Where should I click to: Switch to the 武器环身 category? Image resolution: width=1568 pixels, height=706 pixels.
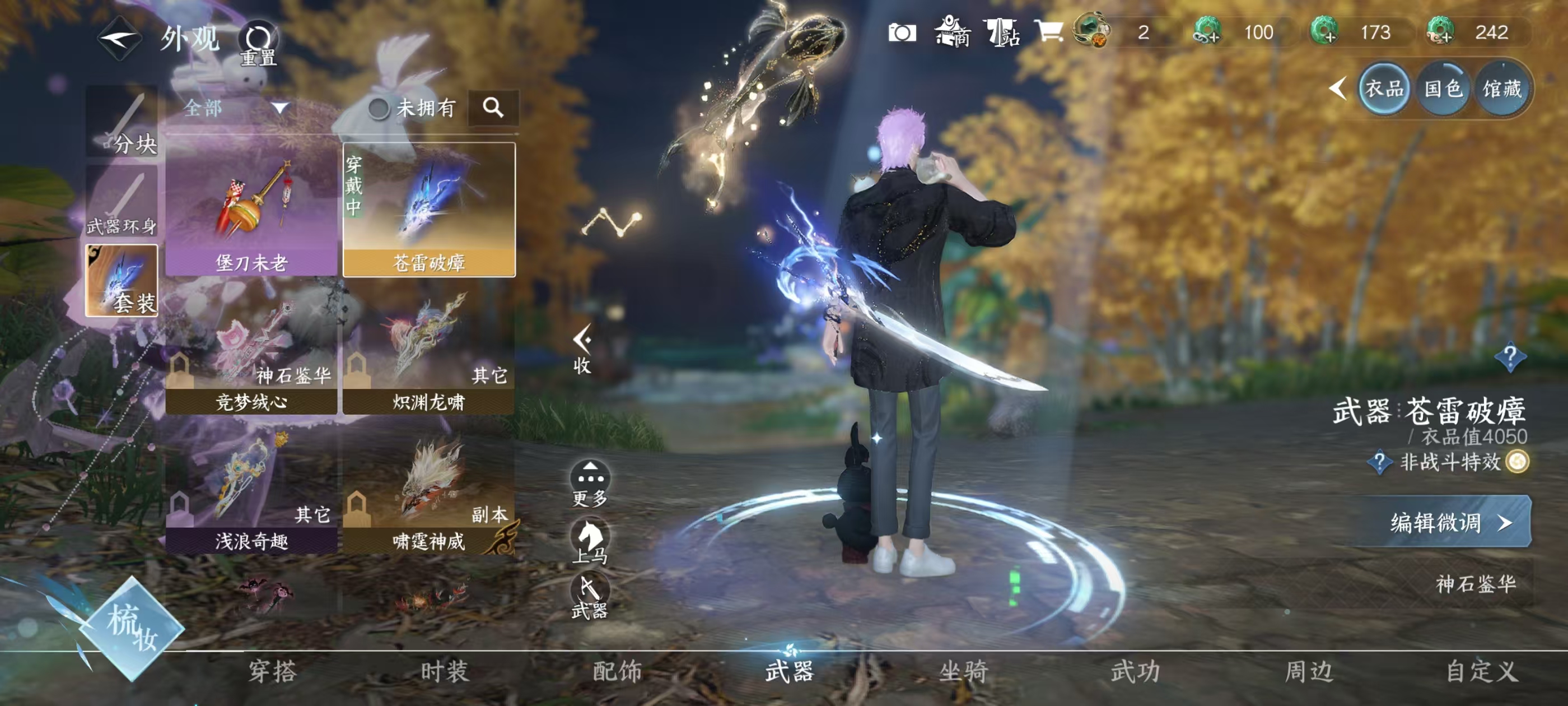[122, 201]
